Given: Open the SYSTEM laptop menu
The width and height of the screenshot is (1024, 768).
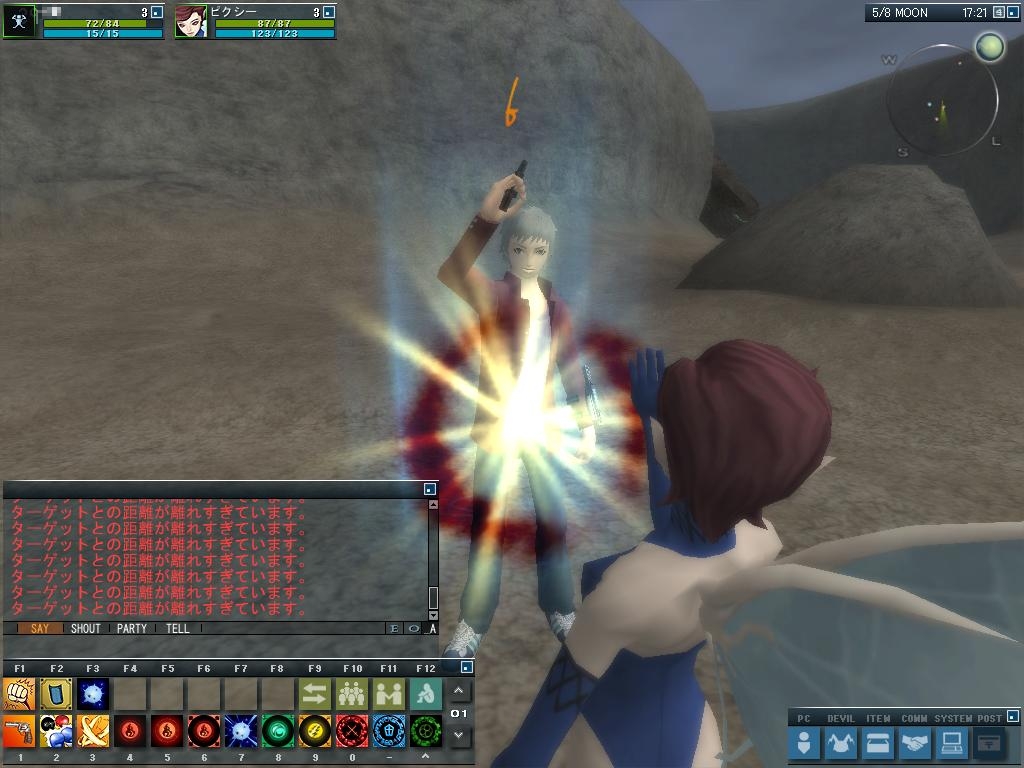Looking at the screenshot, I should tap(951, 743).
